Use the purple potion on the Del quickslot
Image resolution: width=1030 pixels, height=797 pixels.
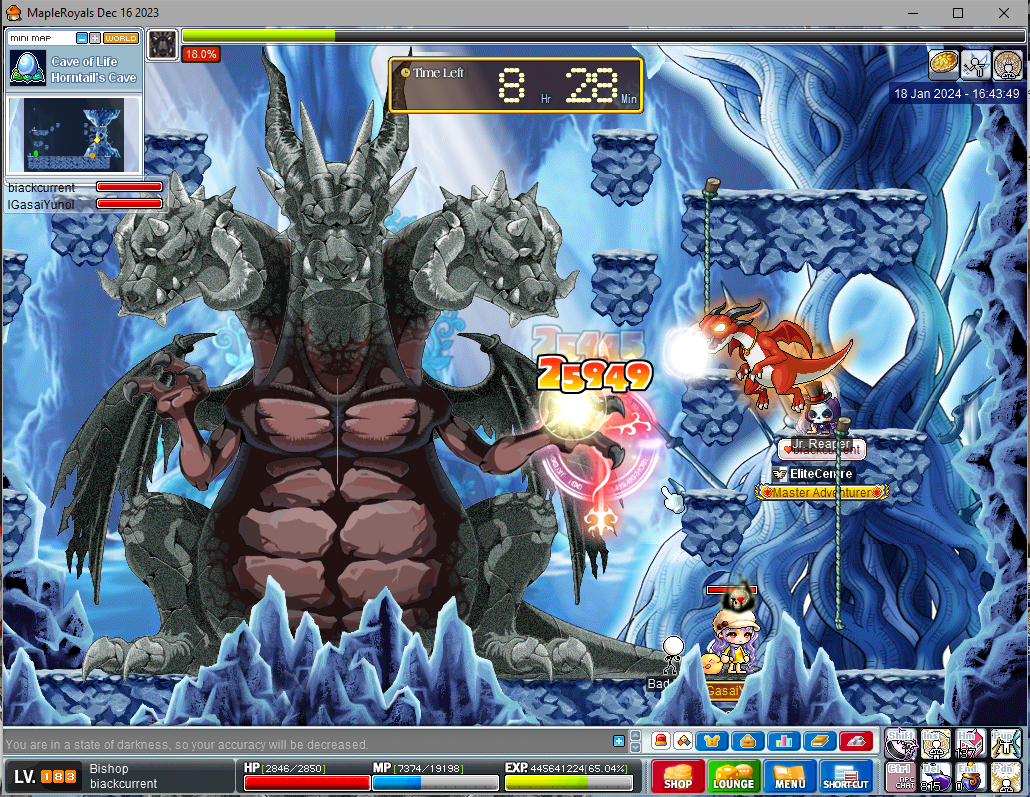coord(936,775)
